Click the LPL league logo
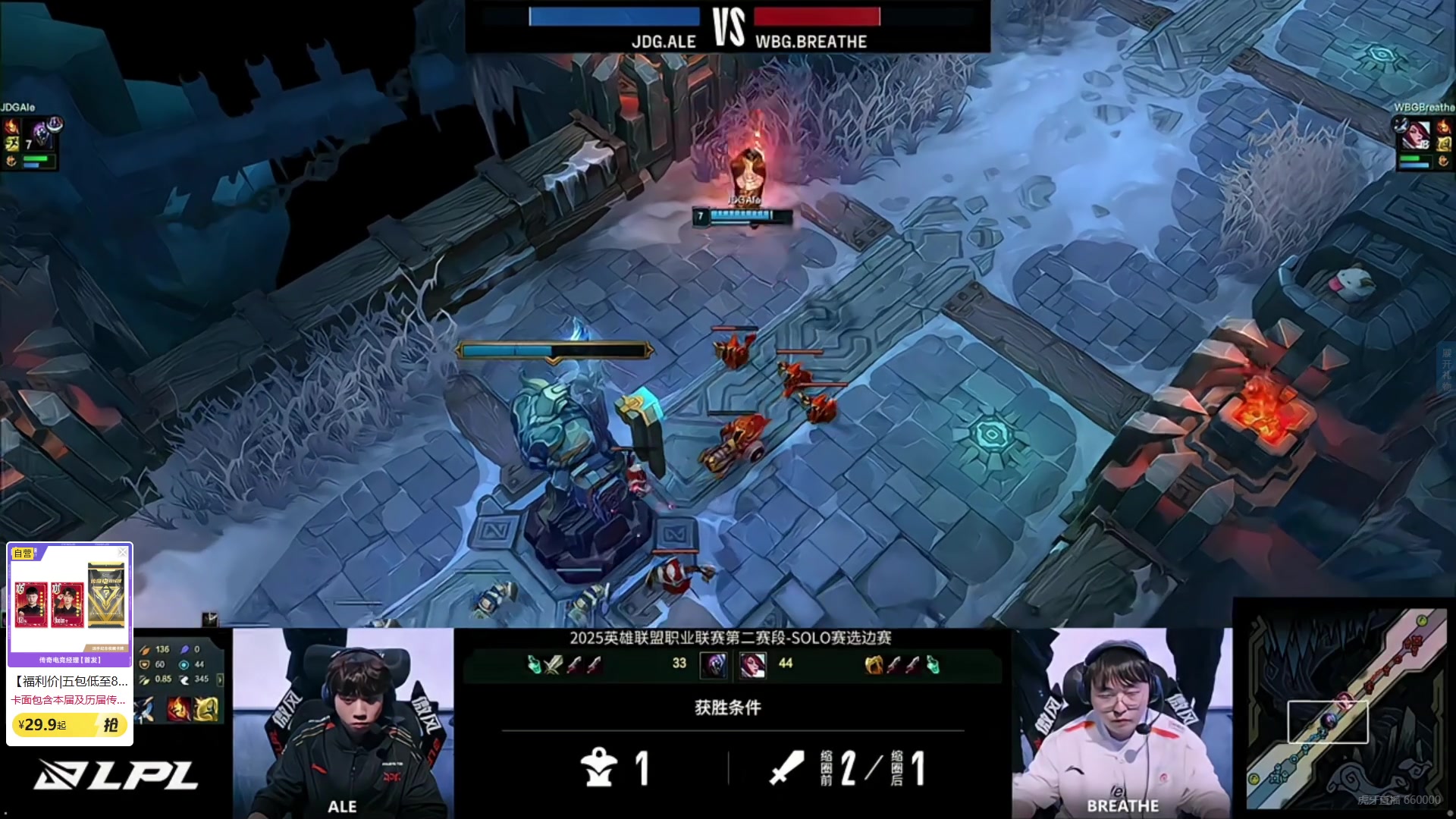This screenshot has height=819, width=1456. tap(115, 775)
